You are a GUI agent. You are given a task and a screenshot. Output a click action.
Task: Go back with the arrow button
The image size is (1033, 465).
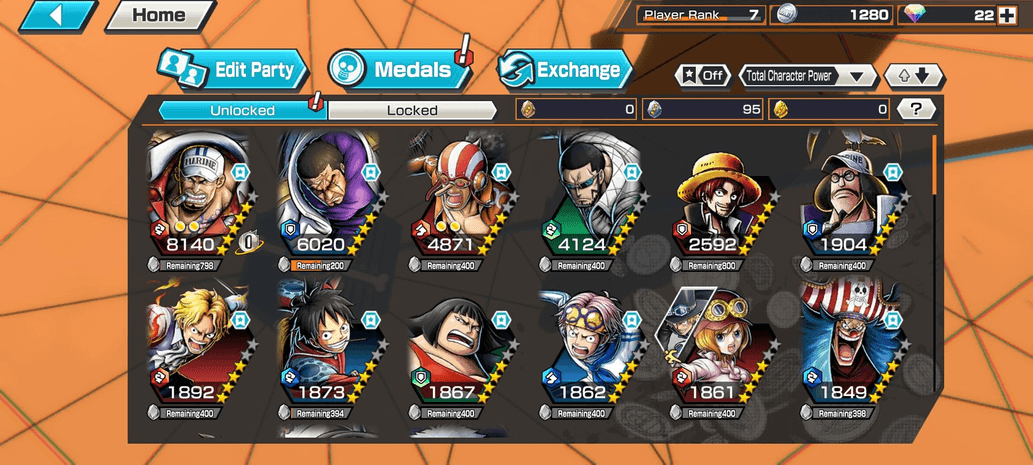pos(57,15)
